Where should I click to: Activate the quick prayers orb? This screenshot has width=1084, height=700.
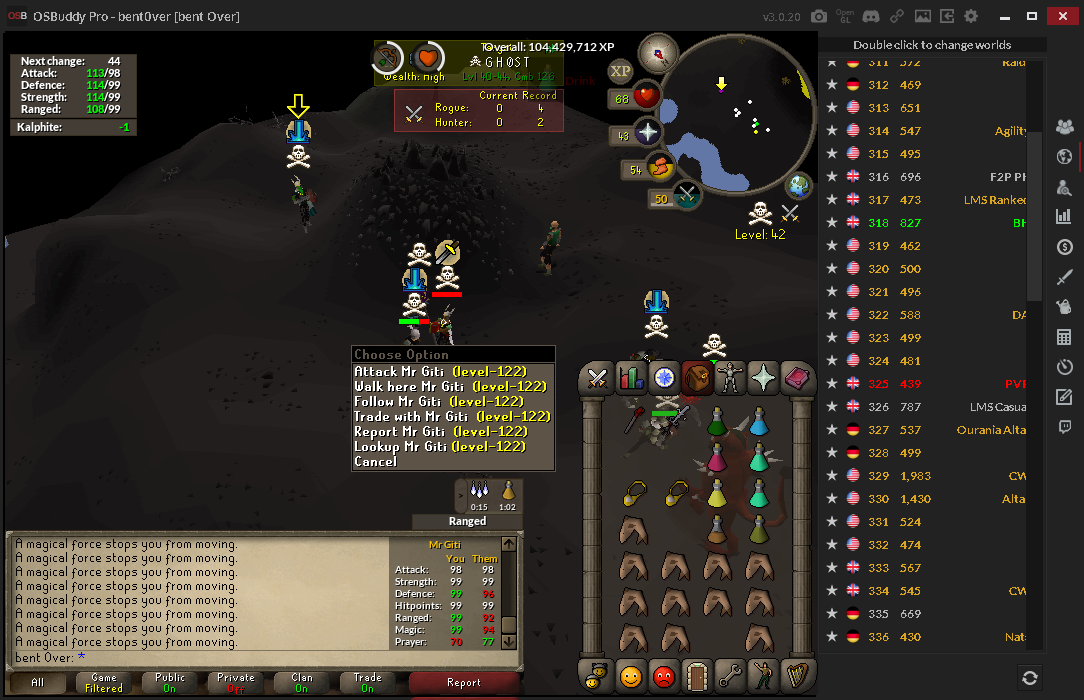coord(647,133)
